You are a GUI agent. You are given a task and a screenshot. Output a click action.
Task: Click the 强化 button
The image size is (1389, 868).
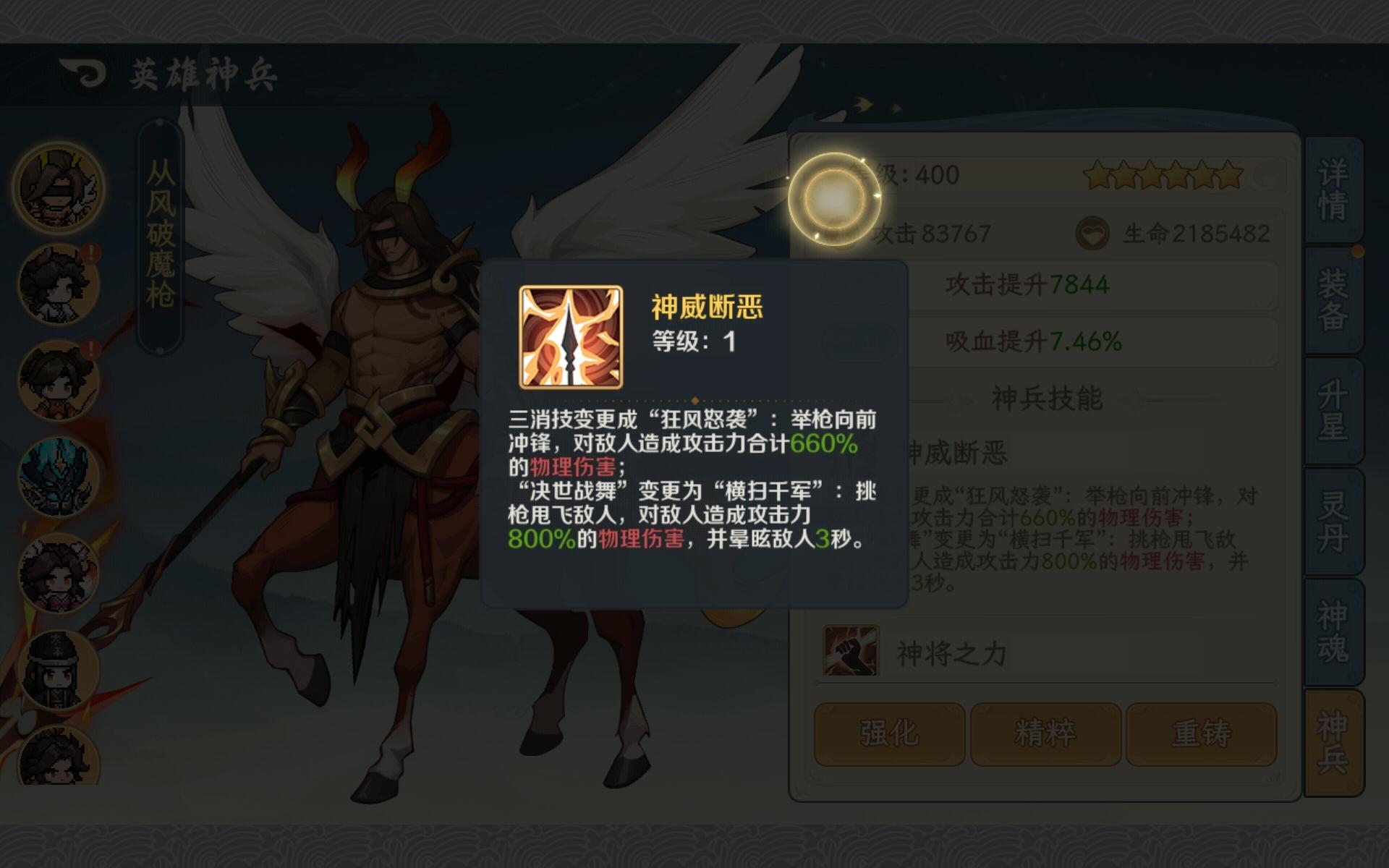888,733
